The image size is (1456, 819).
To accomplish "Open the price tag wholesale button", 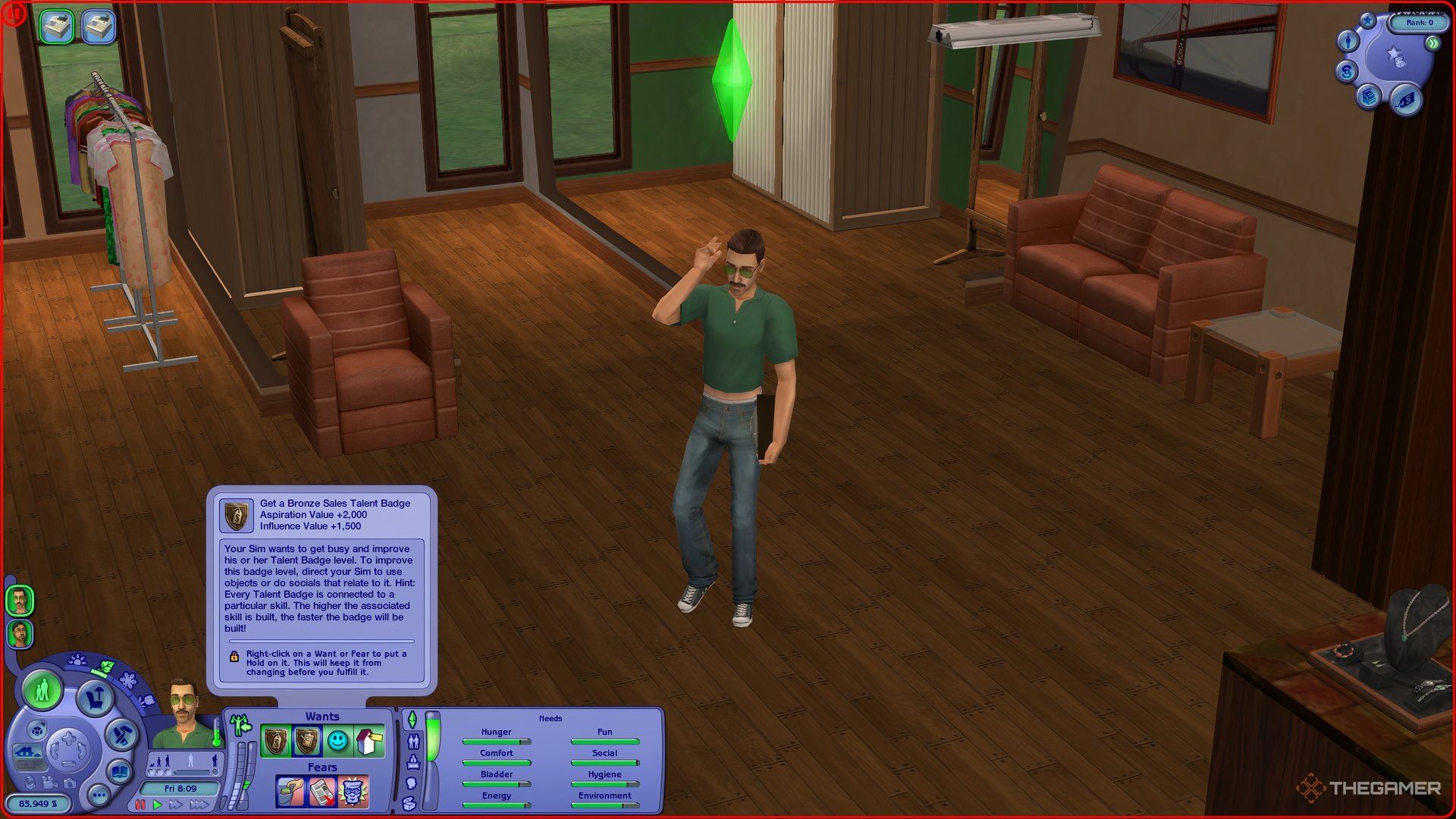I will [1405, 99].
